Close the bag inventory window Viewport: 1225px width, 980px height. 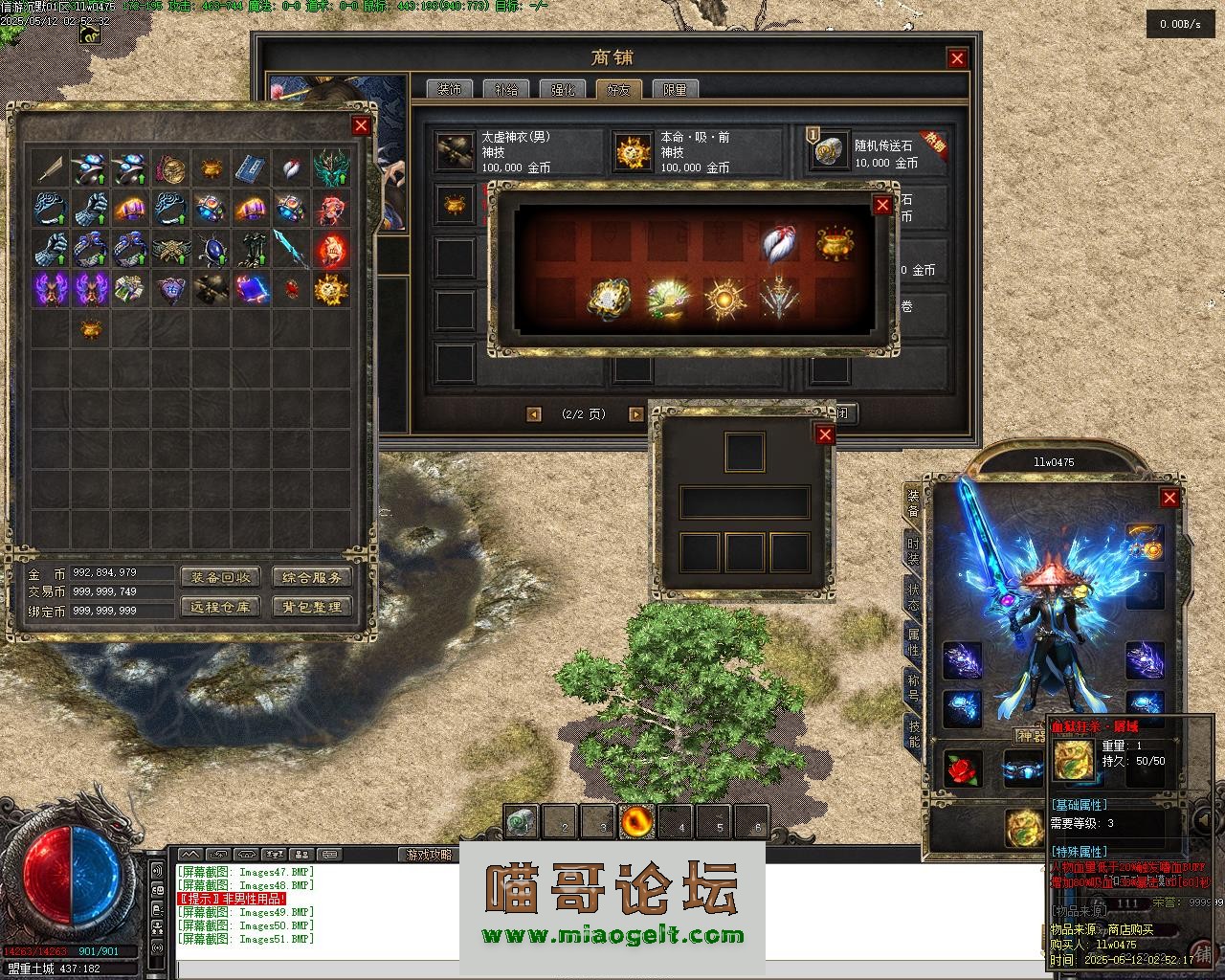pos(361,125)
